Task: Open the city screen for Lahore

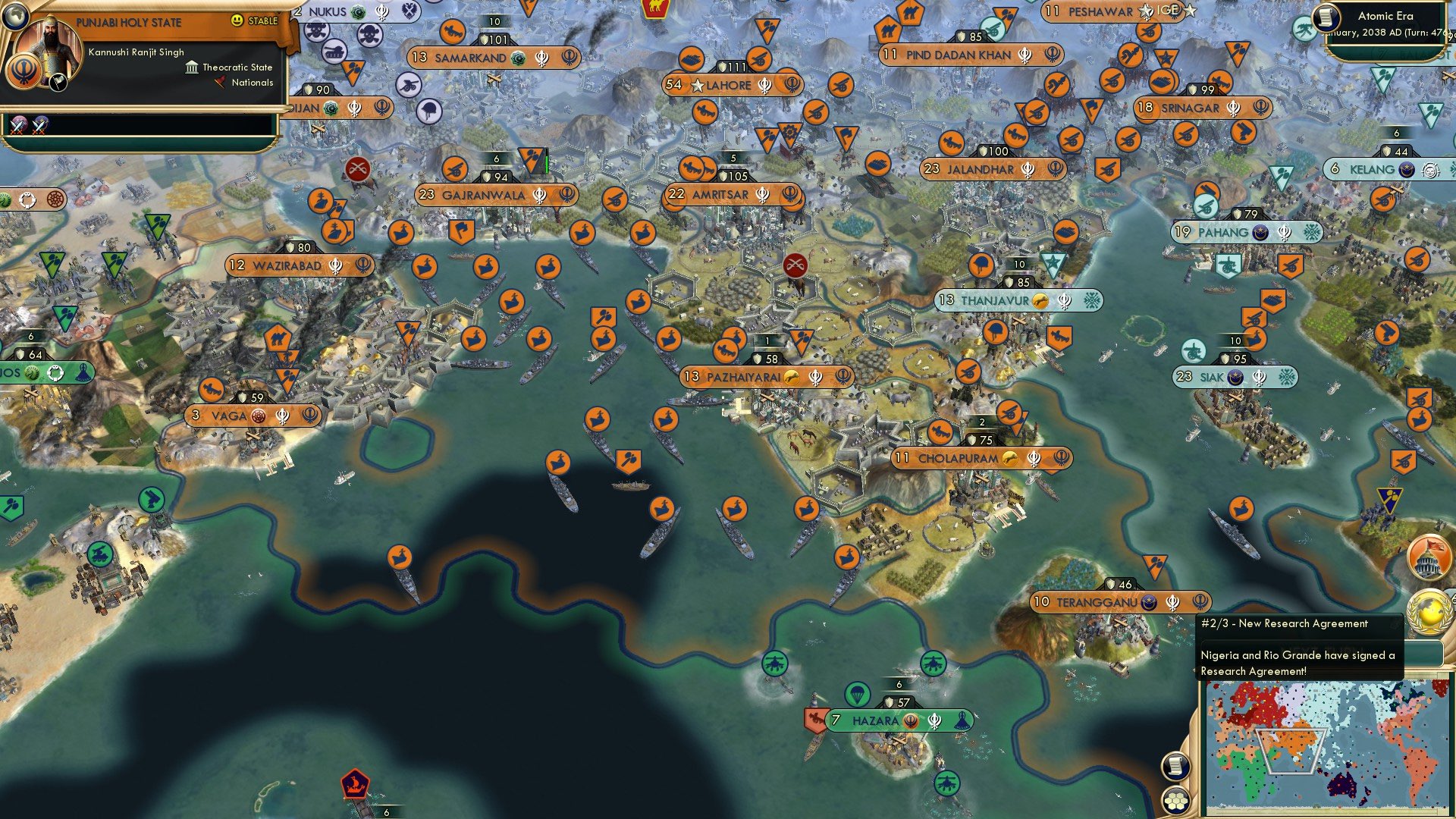Action: tap(730, 86)
